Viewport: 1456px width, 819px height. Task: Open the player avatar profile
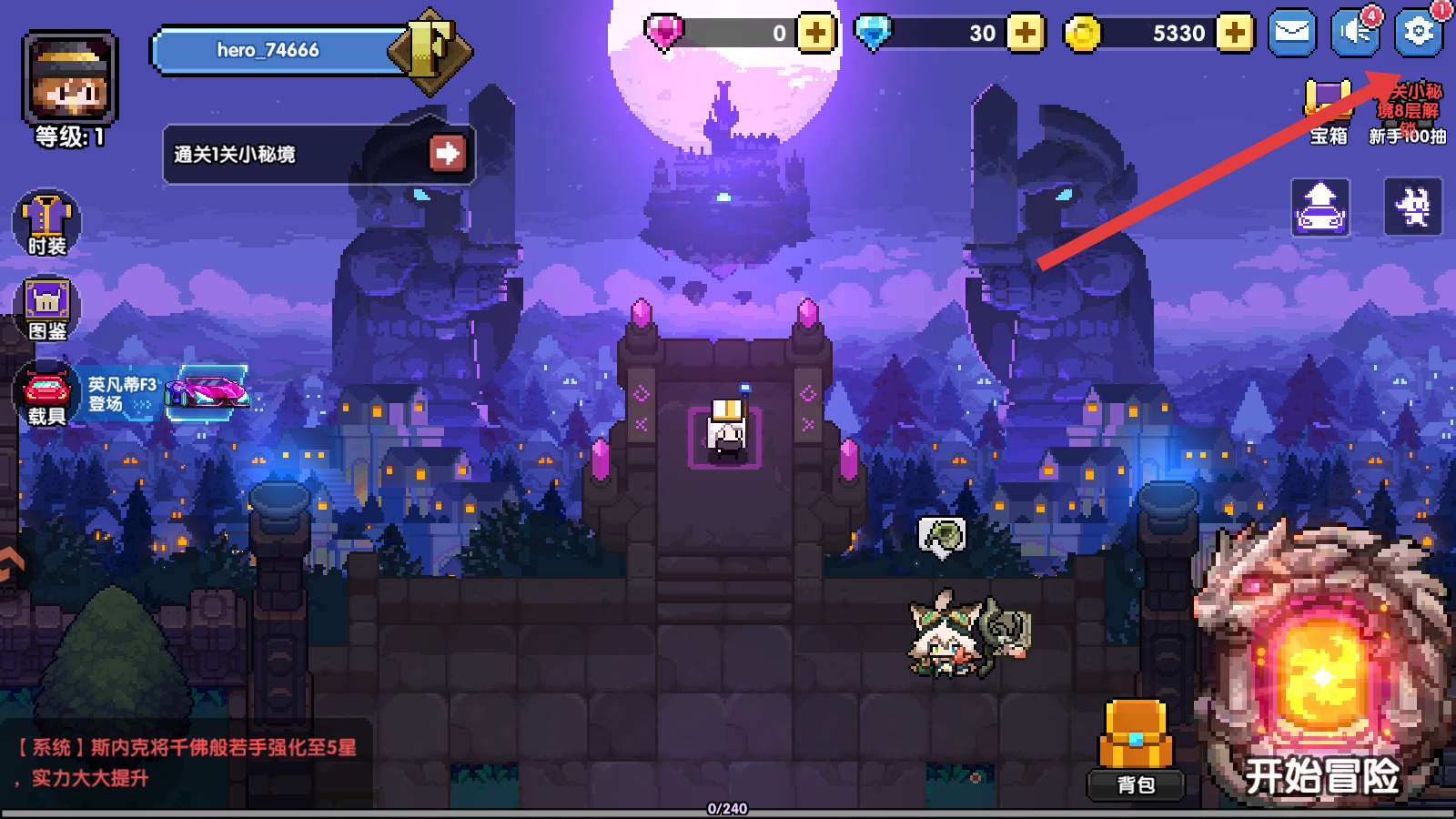70,78
